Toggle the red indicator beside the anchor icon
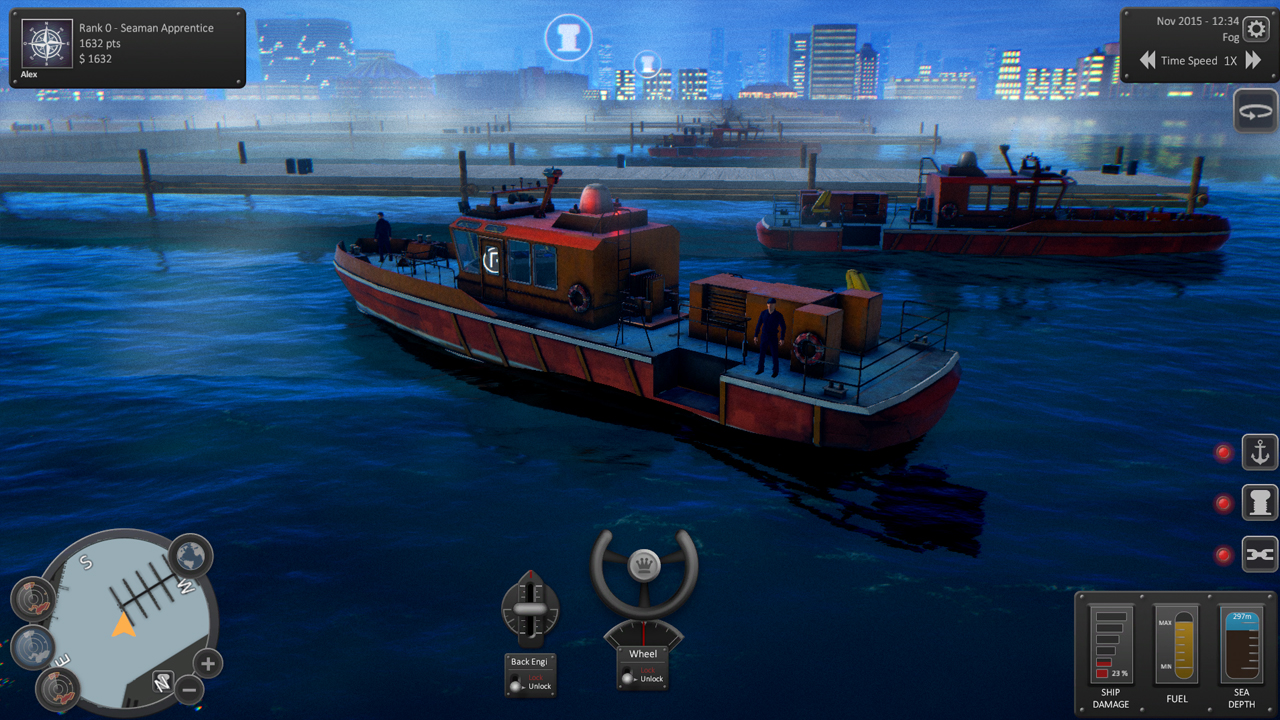This screenshot has width=1280, height=720. click(1224, 452)
